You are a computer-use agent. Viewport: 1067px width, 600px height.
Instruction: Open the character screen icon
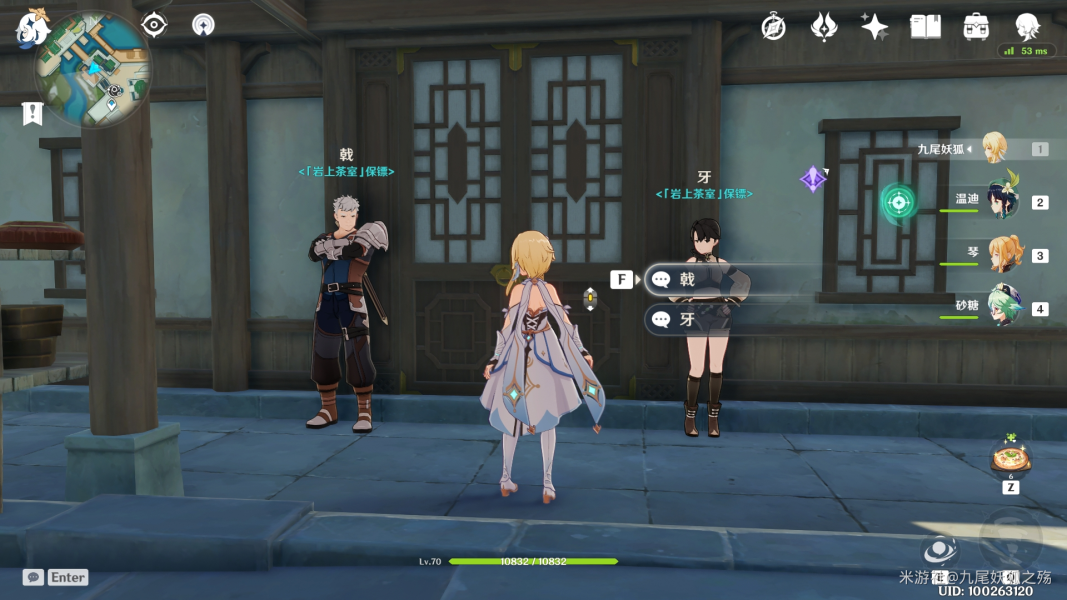[1027, 27]
